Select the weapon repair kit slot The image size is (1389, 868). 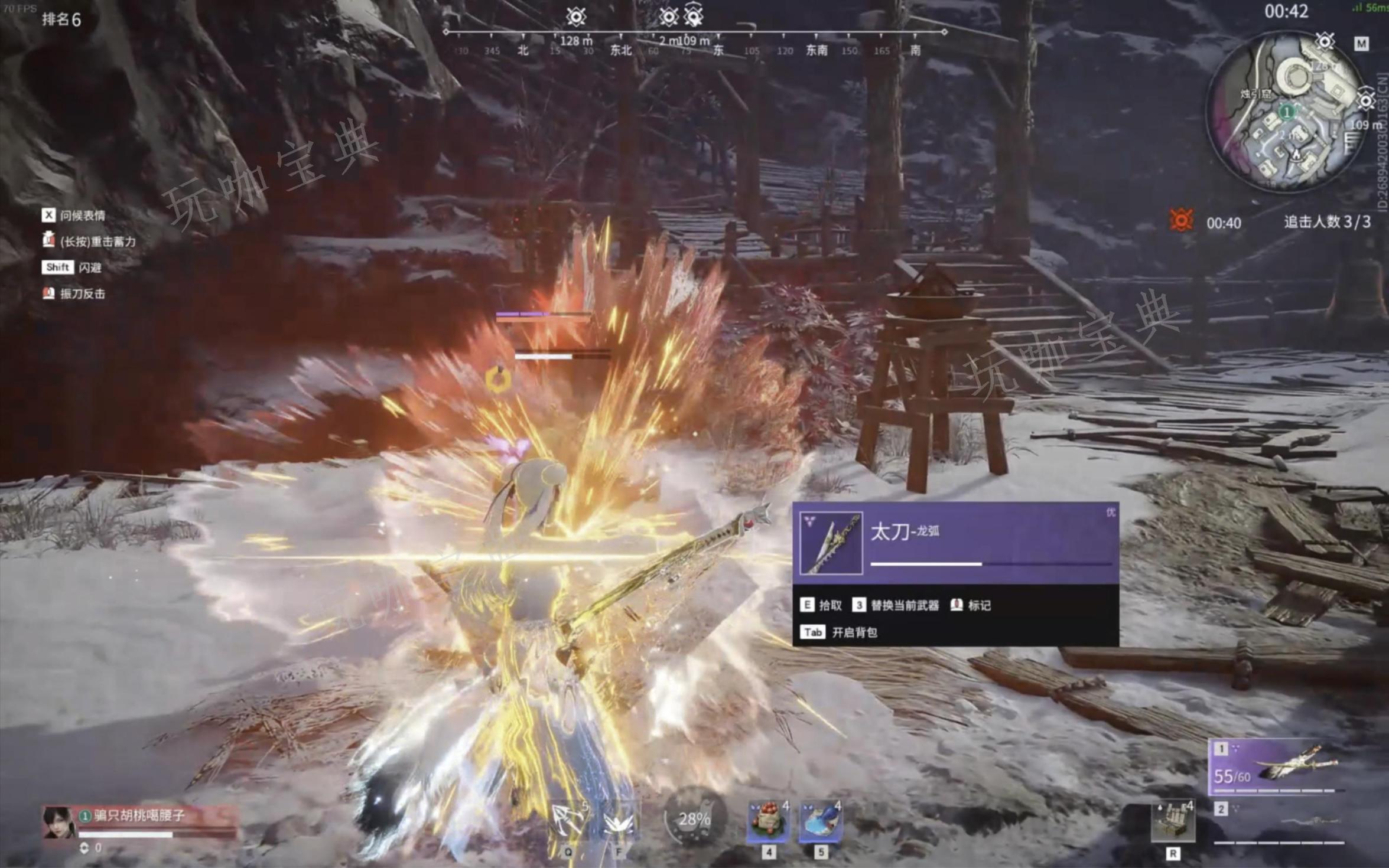(x=1173, y=821)
